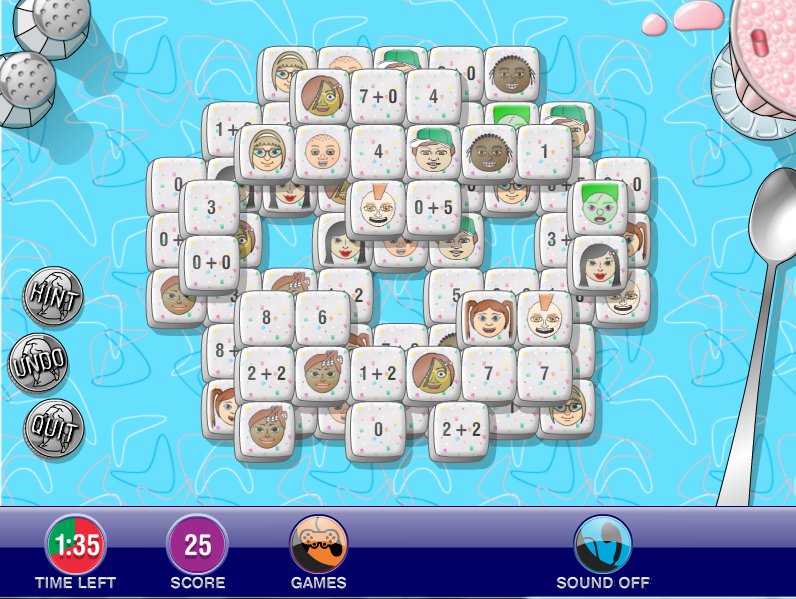Select the black-haired woman tile
This screenshot has width=796, height=599.
[600, 264]
